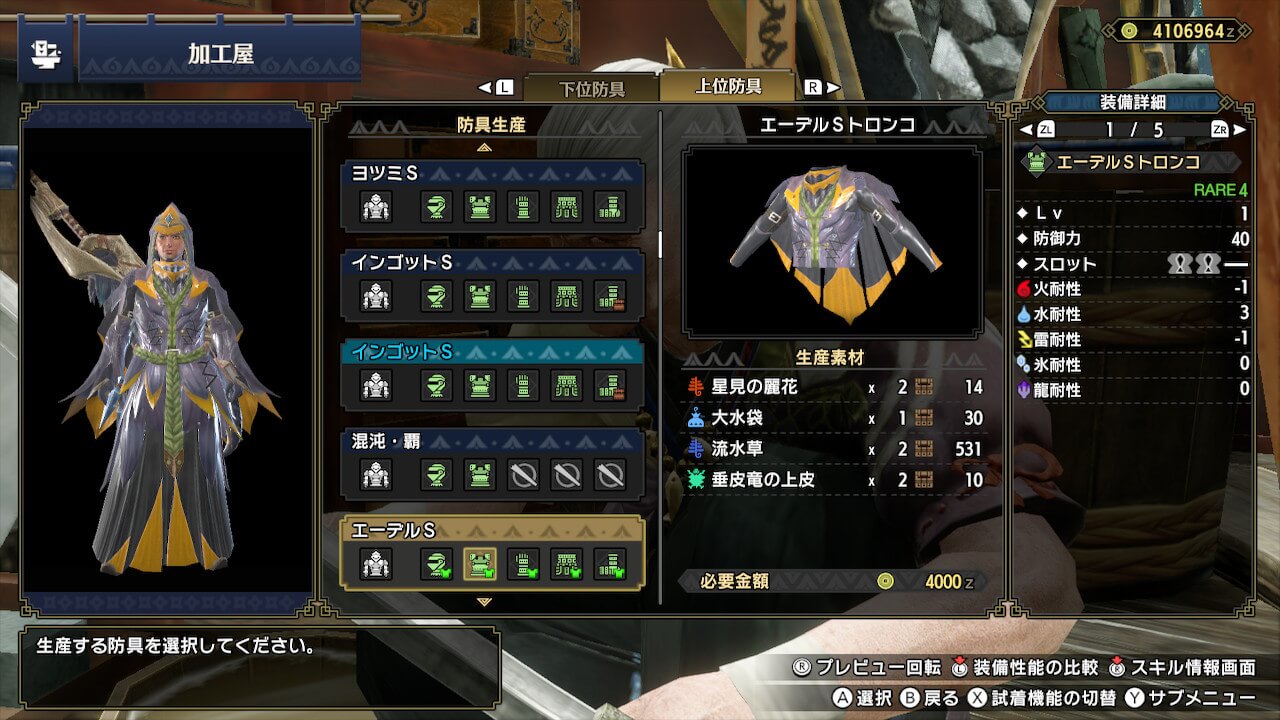The height and width of the screenshot is (720, 1280).
Task: Select the エーデルS waist armor icon
Action: [x=567, y=565]
